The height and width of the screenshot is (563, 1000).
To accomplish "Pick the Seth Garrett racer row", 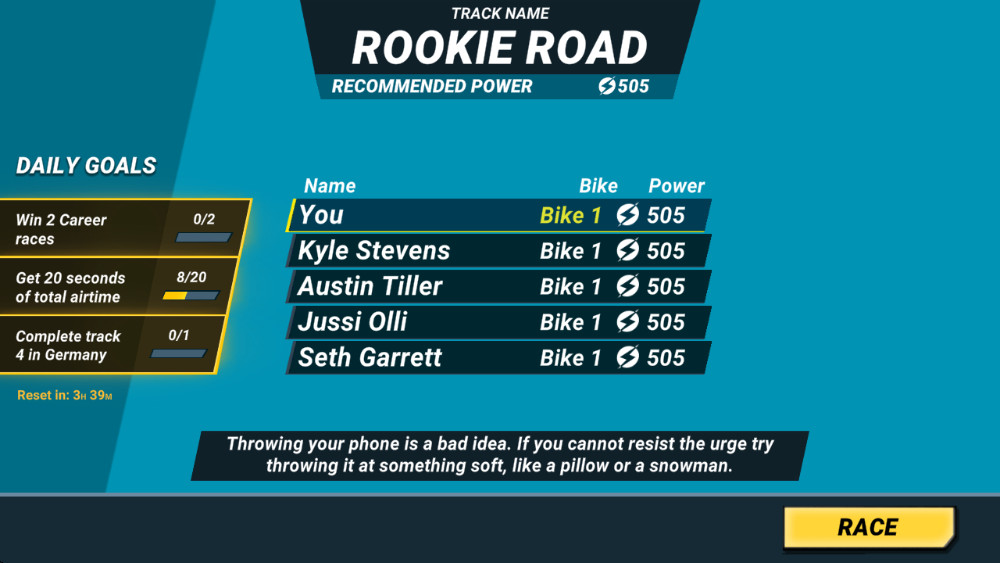I will 498,357.
